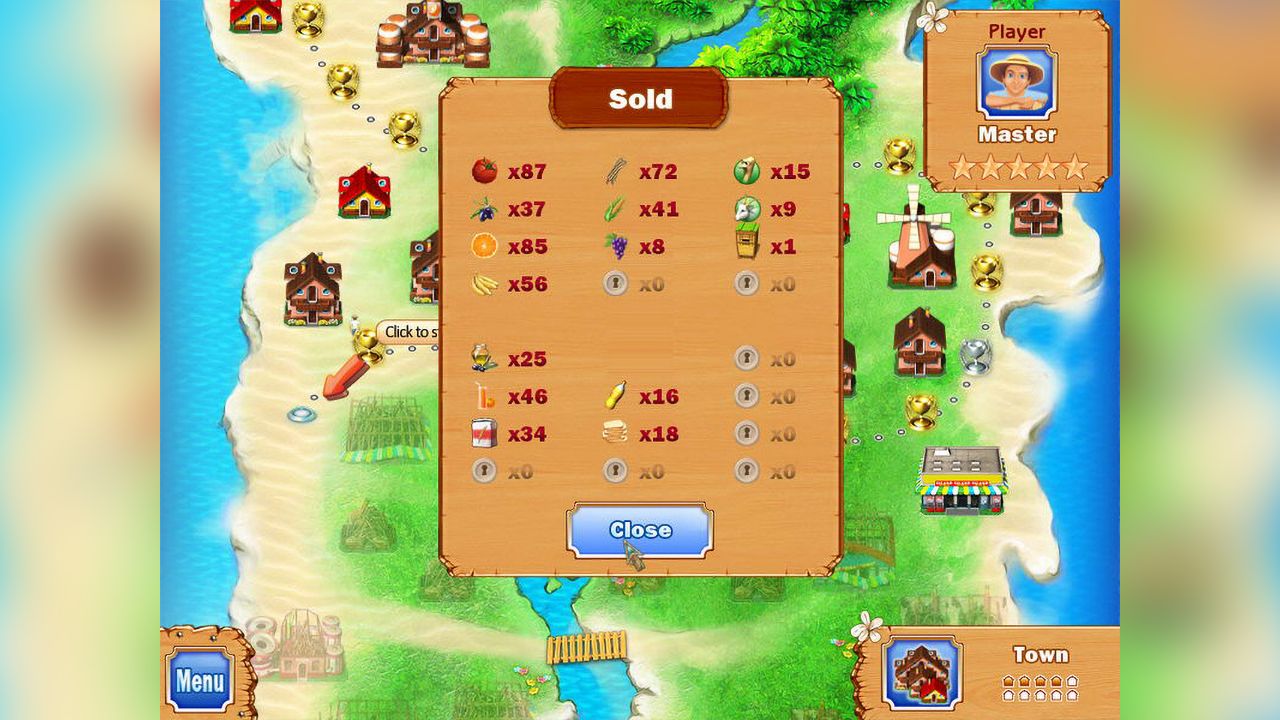Image resolution: width=1280 pixels, height=720 pixels.
Task: Click the player portrait showing Master rank
Action: coord(1016,82)
